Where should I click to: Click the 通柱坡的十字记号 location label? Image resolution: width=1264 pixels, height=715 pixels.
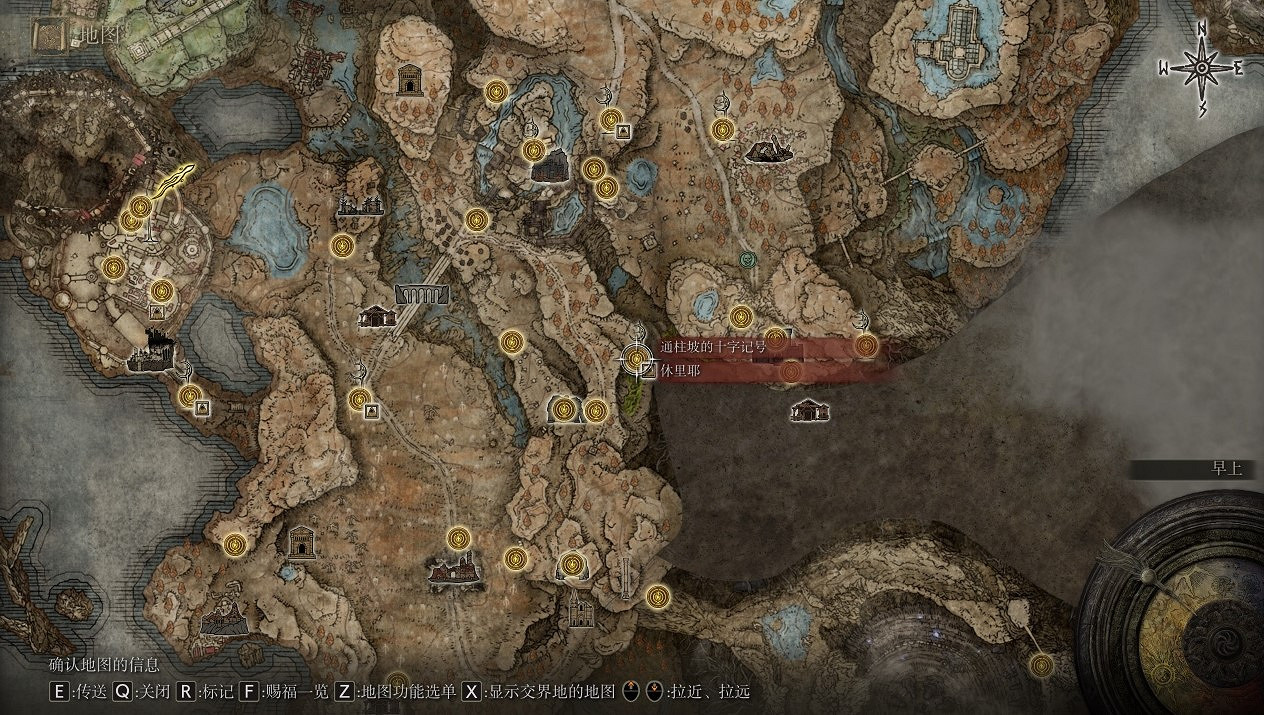coord(713,347)
